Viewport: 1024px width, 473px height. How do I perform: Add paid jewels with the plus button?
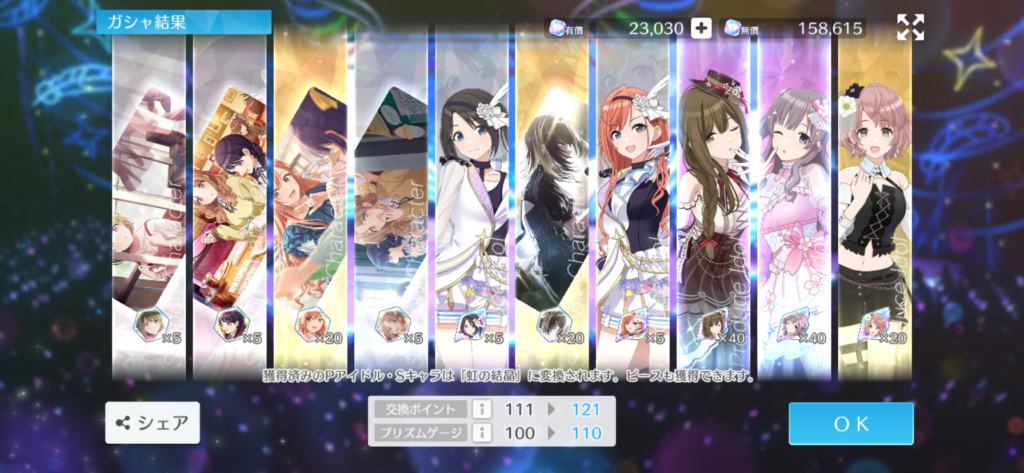pos(701,28)
